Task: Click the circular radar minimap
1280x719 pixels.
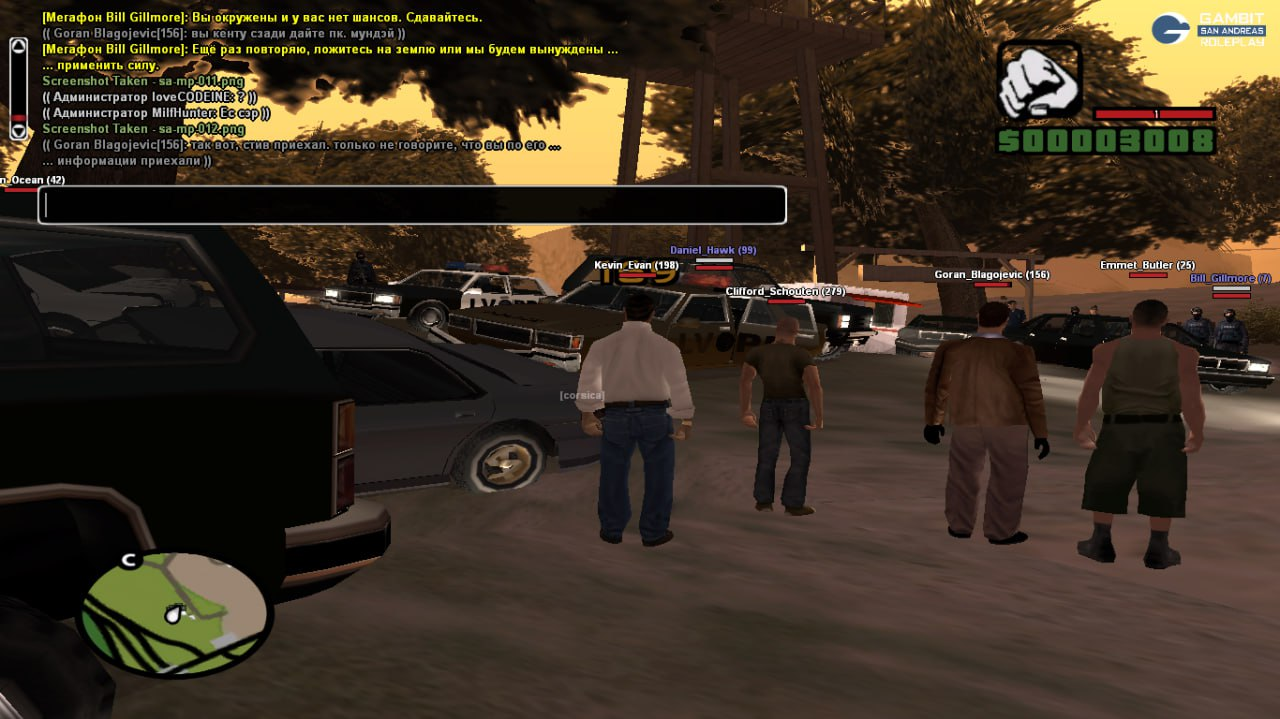Action: coord(176,613)
